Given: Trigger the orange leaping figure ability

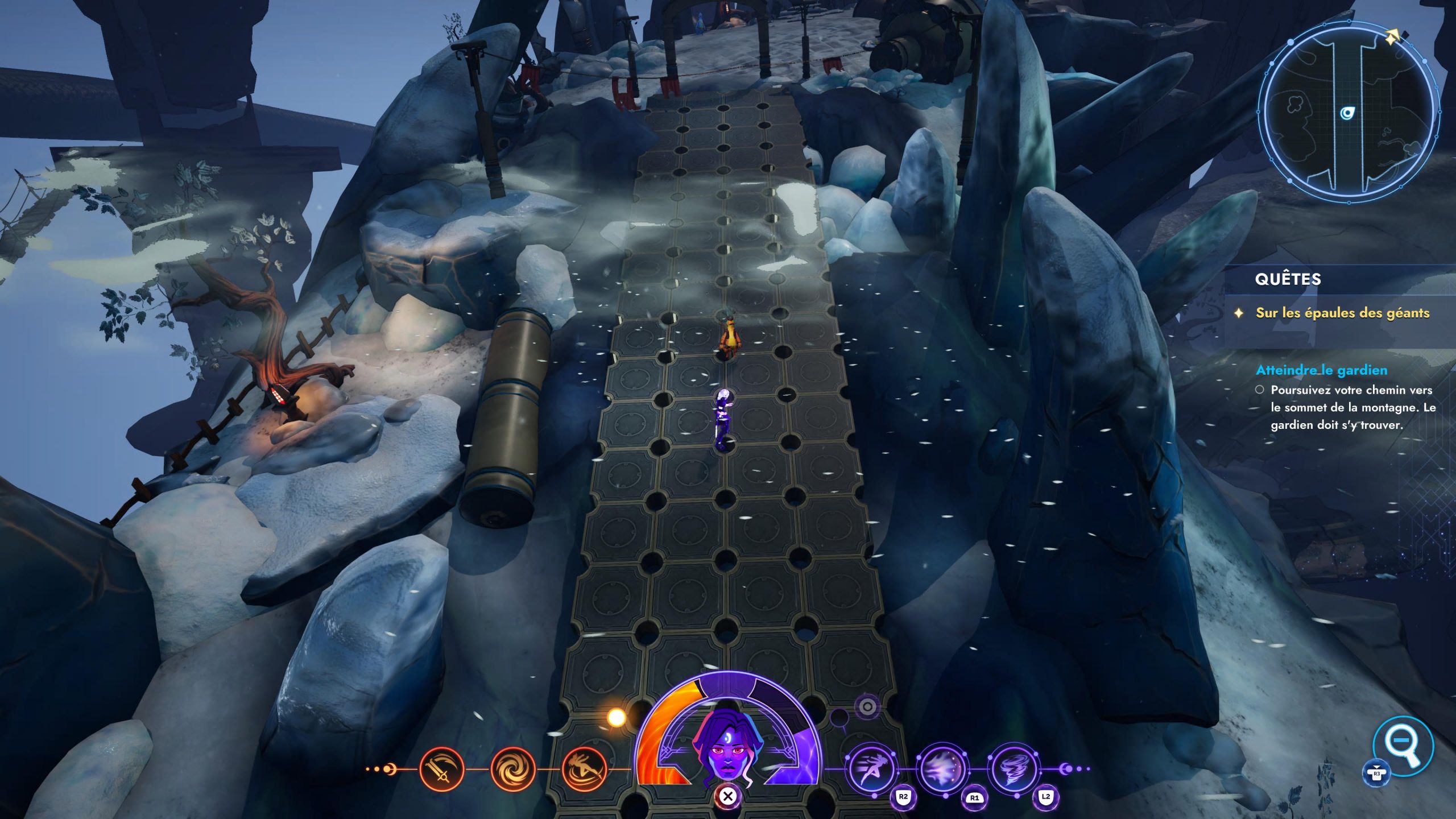Looking at the screenshot, I should coord(584,770).
